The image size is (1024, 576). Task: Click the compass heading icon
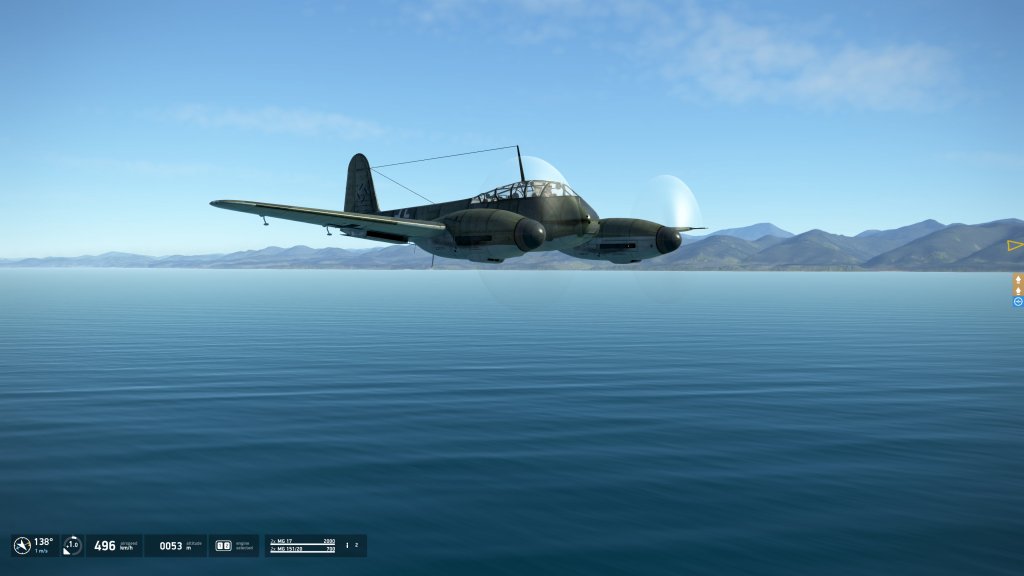click(22, 546)
